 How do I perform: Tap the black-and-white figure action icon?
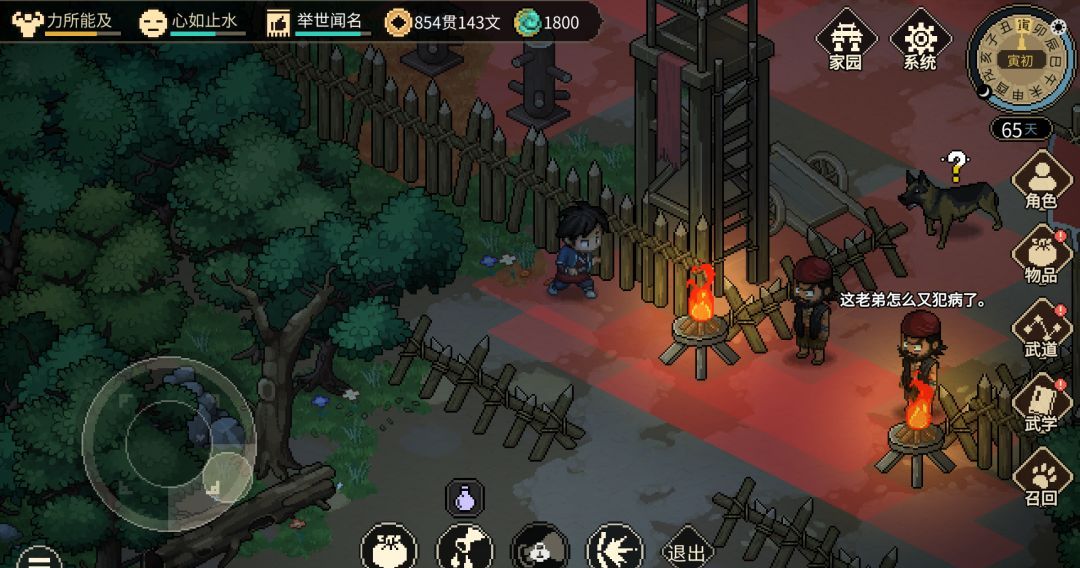pos(465,549)
